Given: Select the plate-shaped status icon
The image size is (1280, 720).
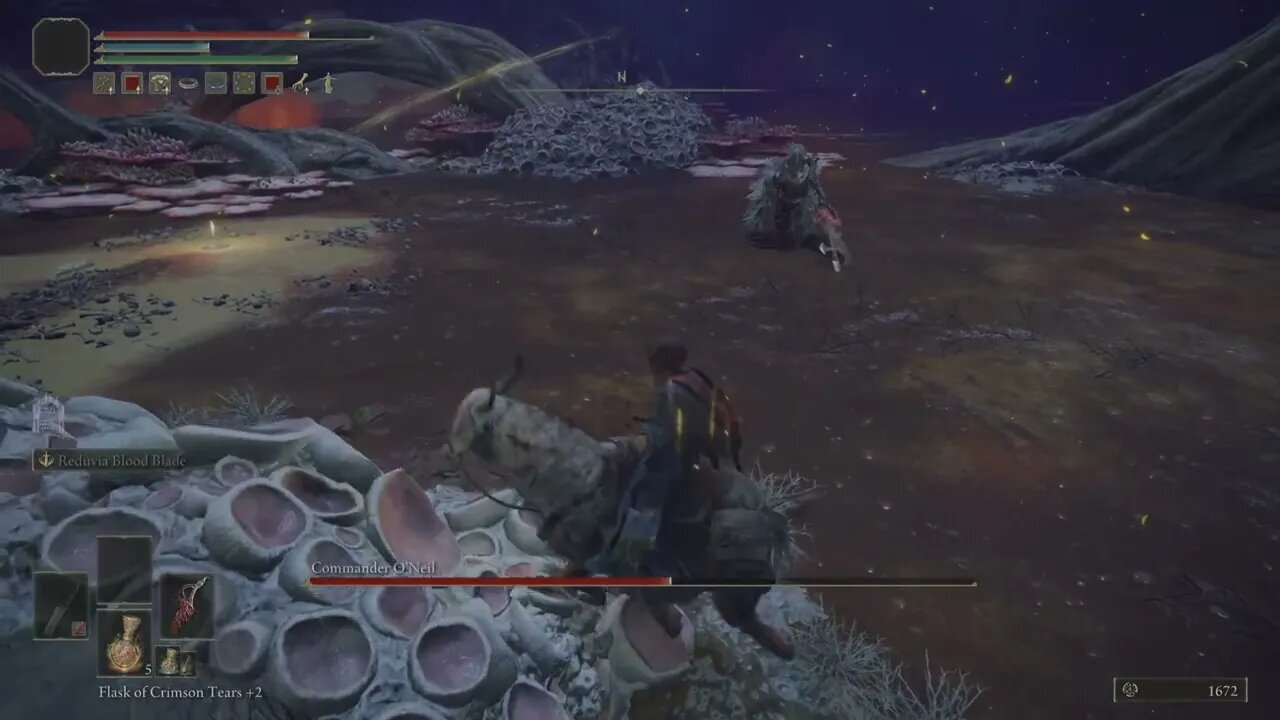Looking at the screenshot, I should click(x=215, y=84).
